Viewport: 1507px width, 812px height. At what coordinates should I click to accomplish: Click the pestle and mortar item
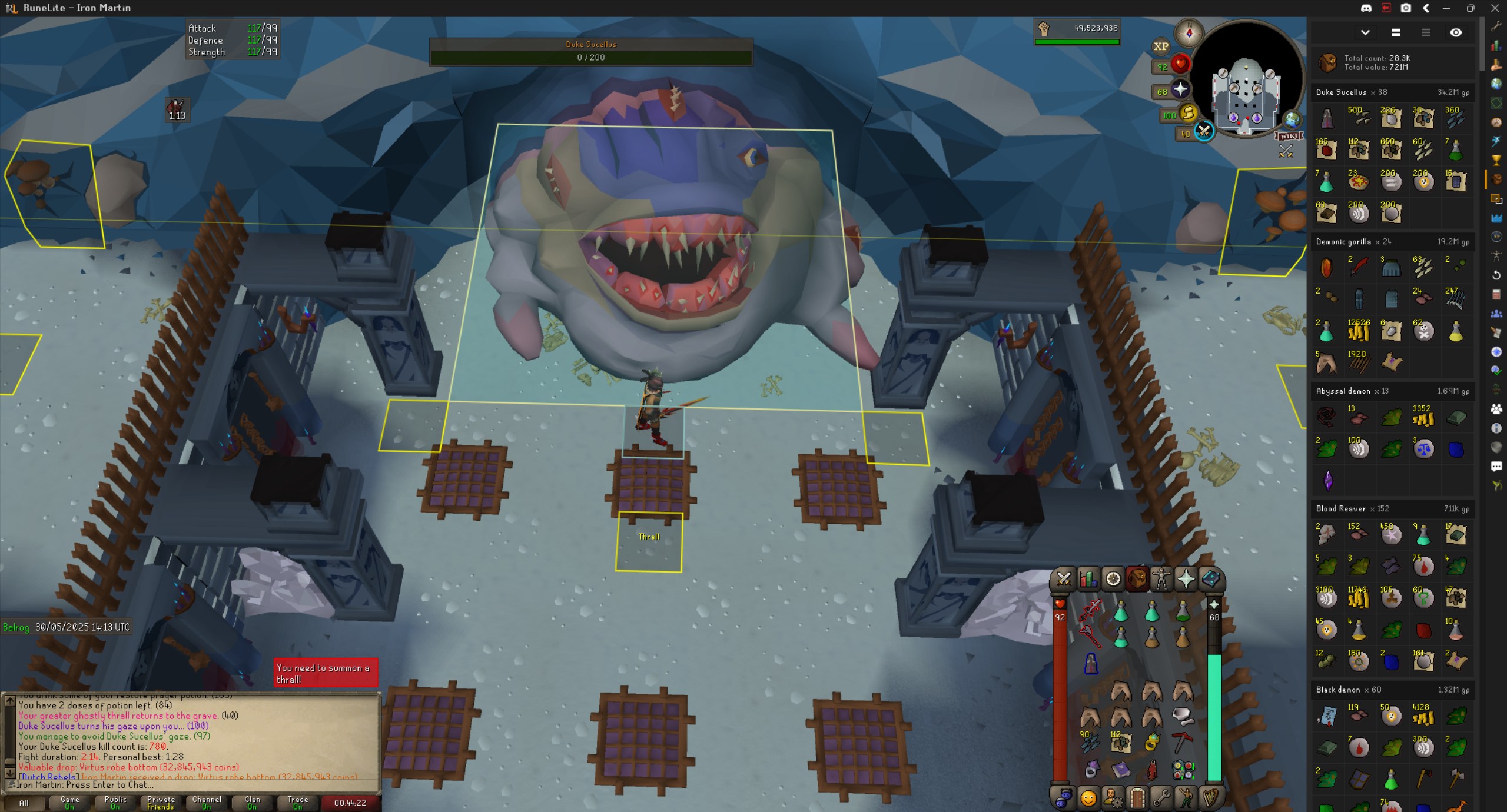pos(1182,715)
